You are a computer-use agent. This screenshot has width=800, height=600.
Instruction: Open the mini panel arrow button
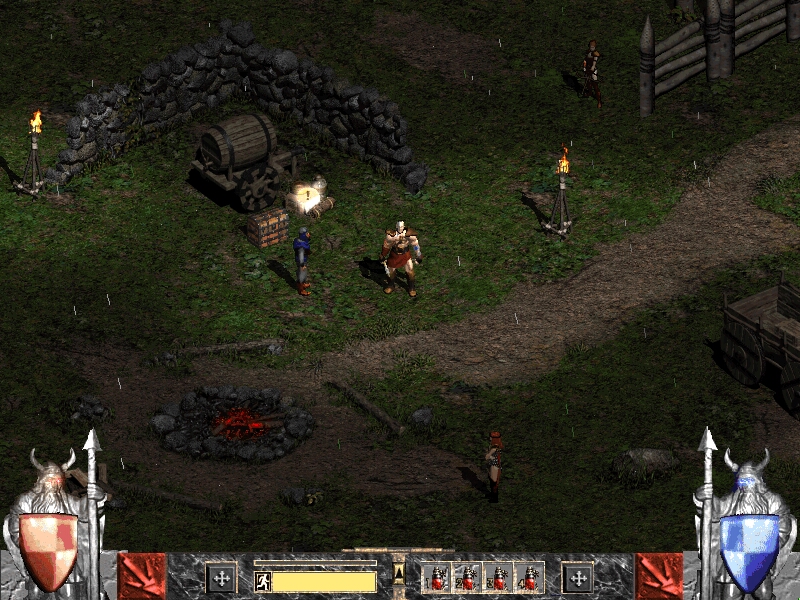tap(400, 573)
